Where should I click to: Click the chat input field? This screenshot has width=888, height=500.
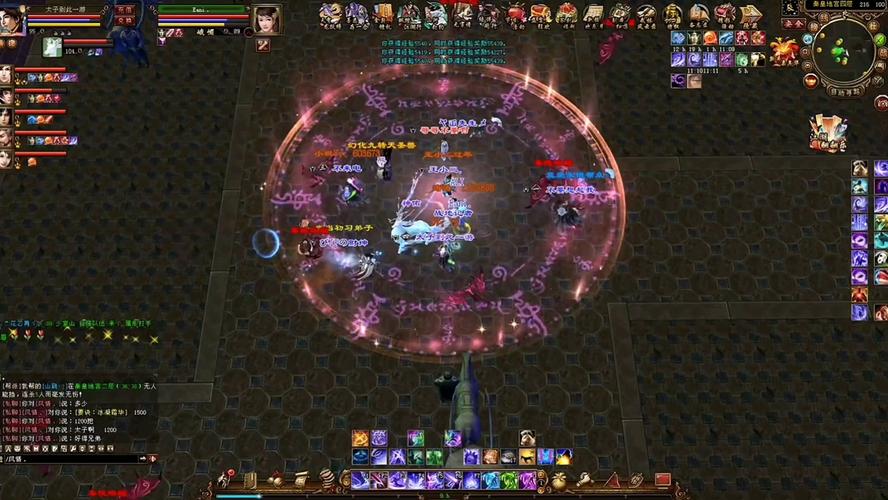(70, 459)
